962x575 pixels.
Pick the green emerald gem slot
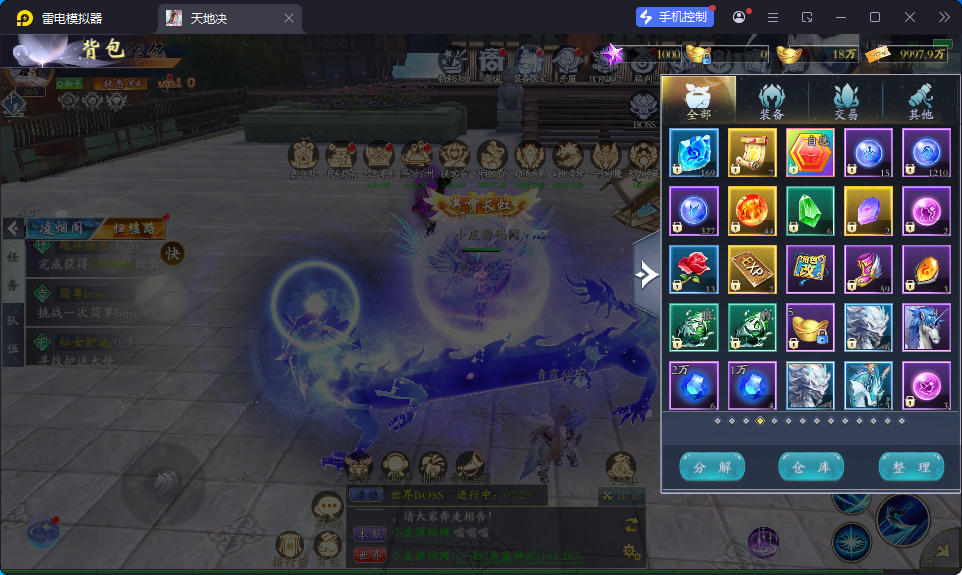point(810,211)
